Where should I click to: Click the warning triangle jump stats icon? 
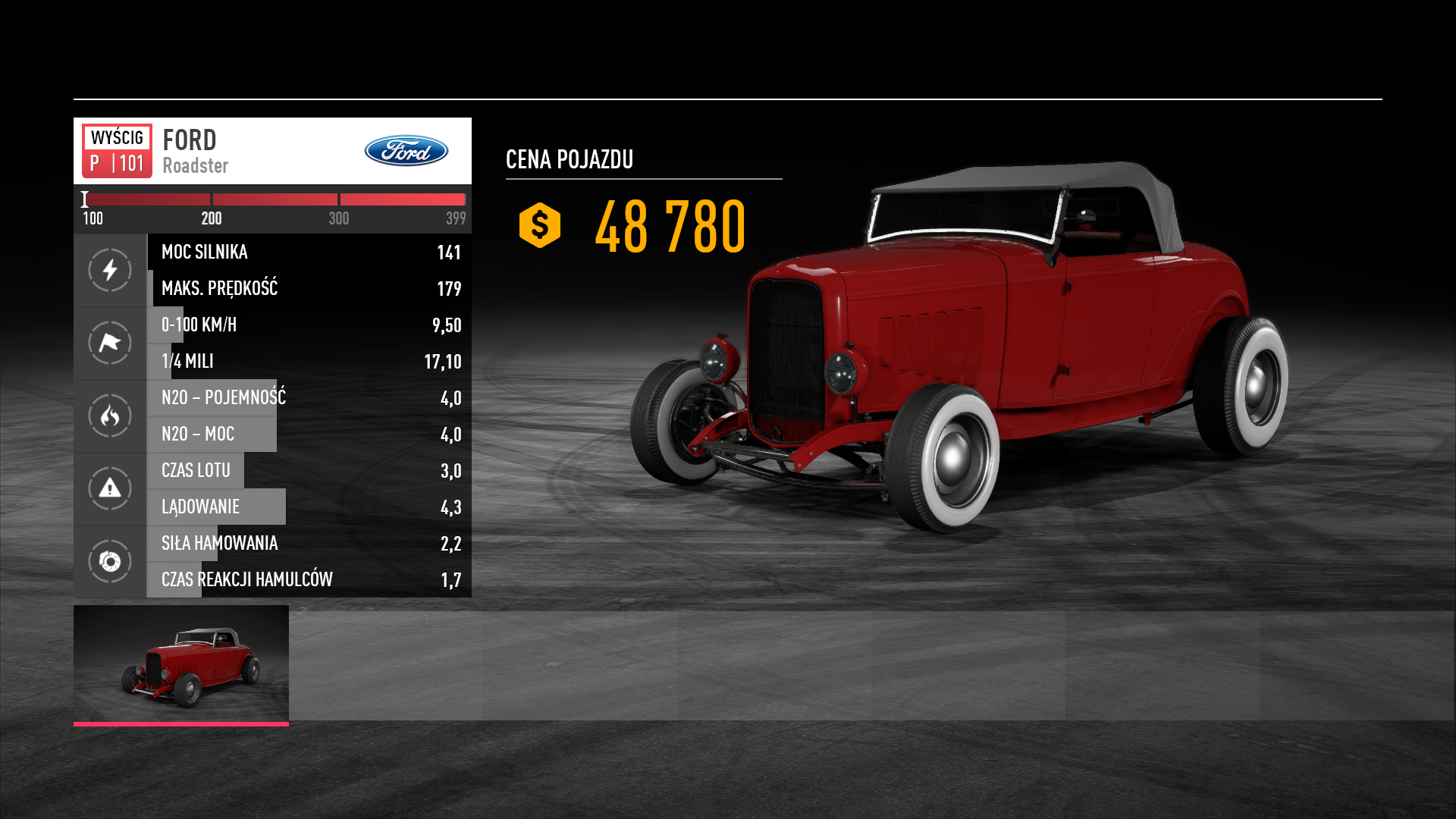coord(110,488)
